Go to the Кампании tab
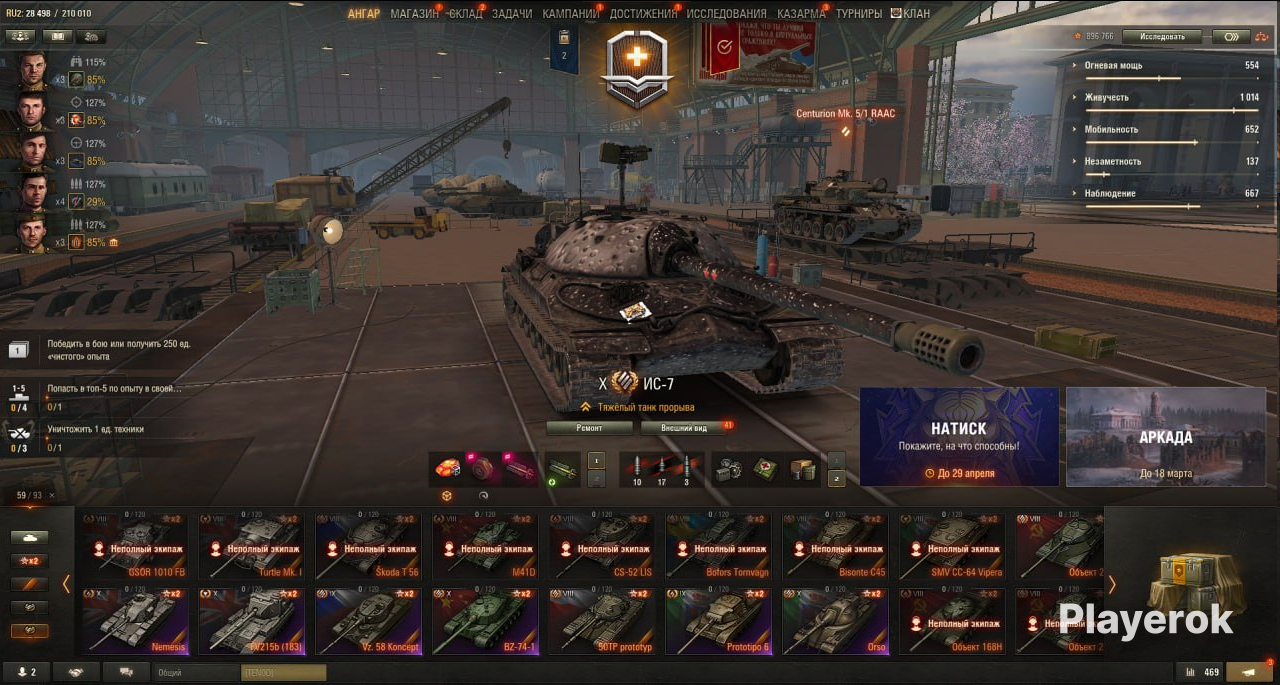Screen dimensions: 1280x685 [x=571, y=14]
